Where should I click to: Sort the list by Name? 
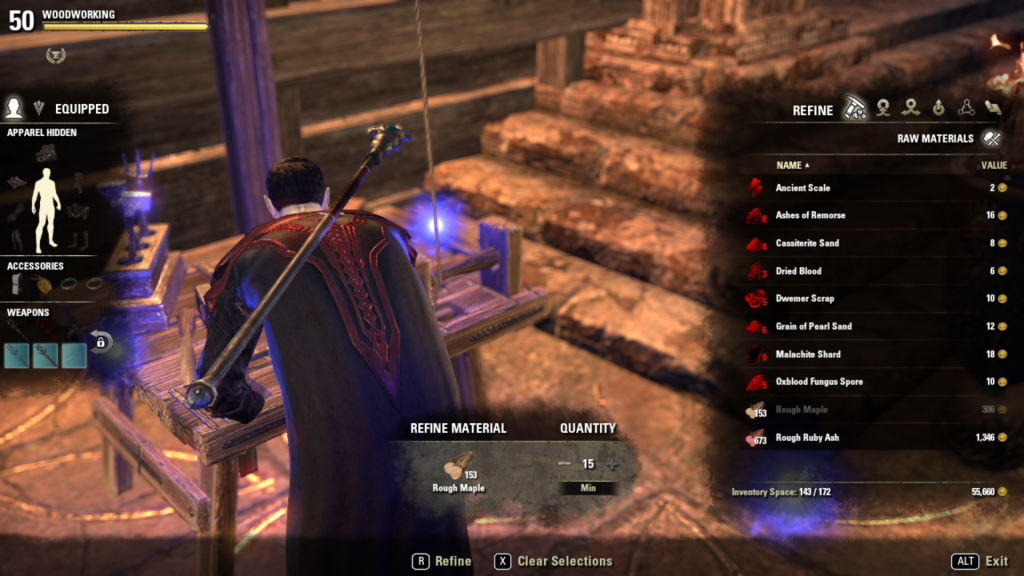click(x=792, y=165)
